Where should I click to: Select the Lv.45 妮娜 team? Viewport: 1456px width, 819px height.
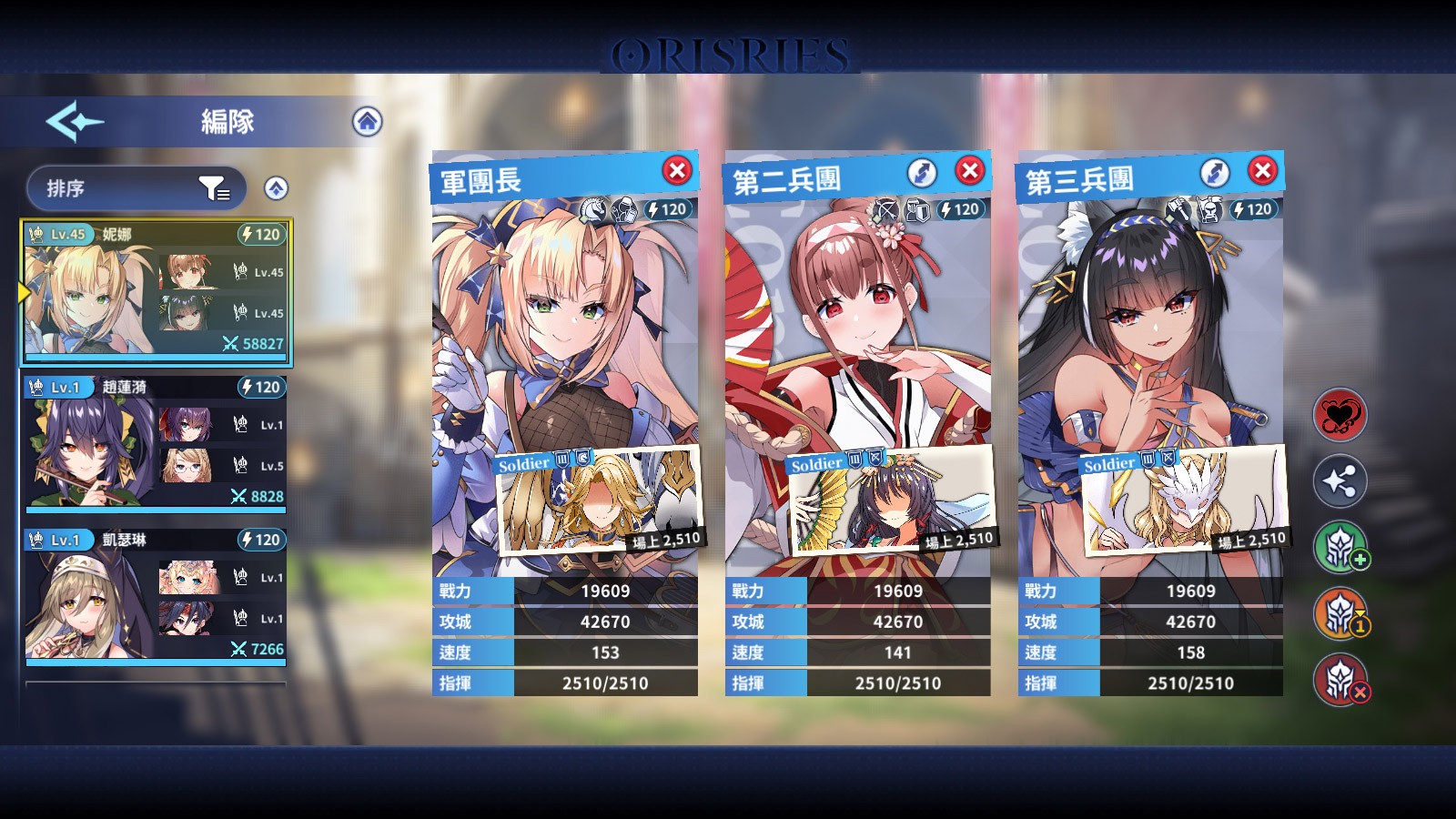click(x=156, y=289)
